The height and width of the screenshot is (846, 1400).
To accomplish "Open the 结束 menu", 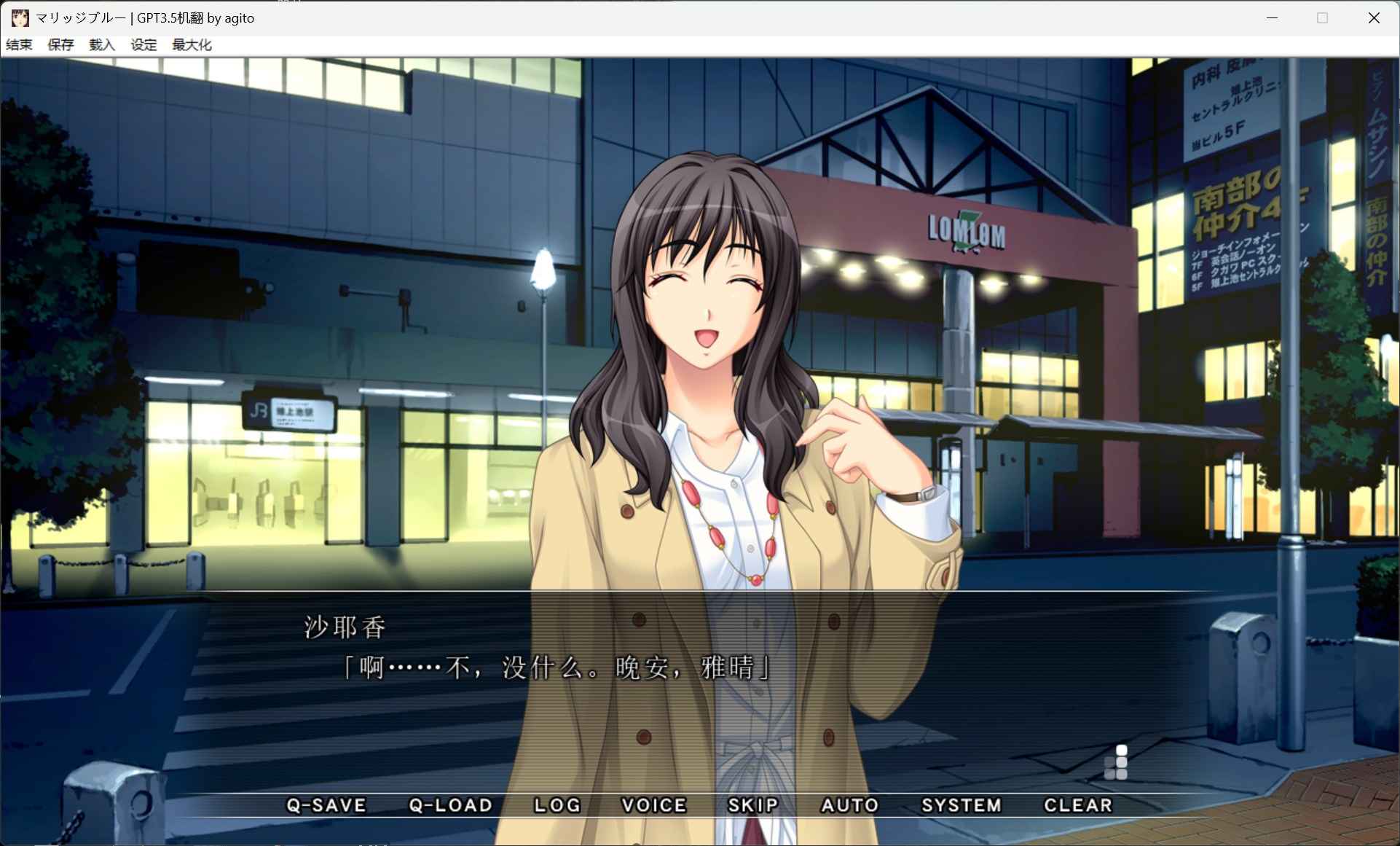I will coord(20,45).
